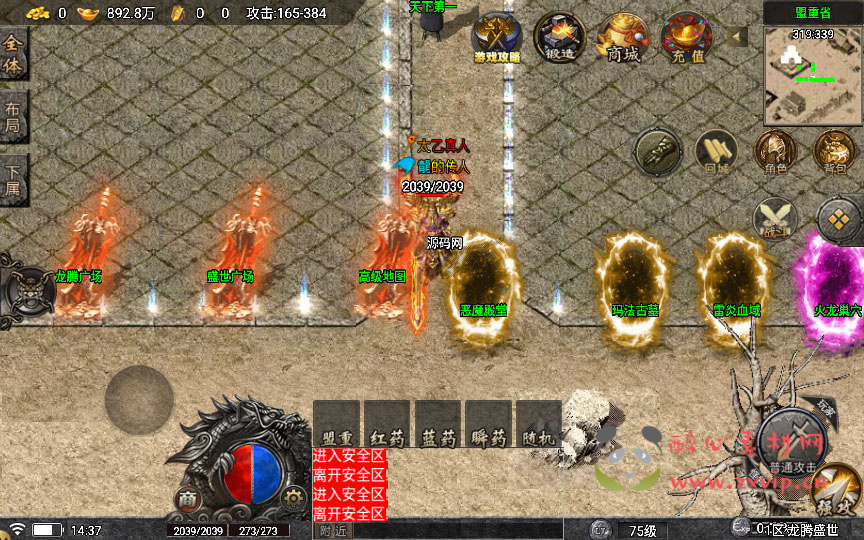Collapse the top menu with the arrow button
Screen dimensions: 864x540
[738, 37]
